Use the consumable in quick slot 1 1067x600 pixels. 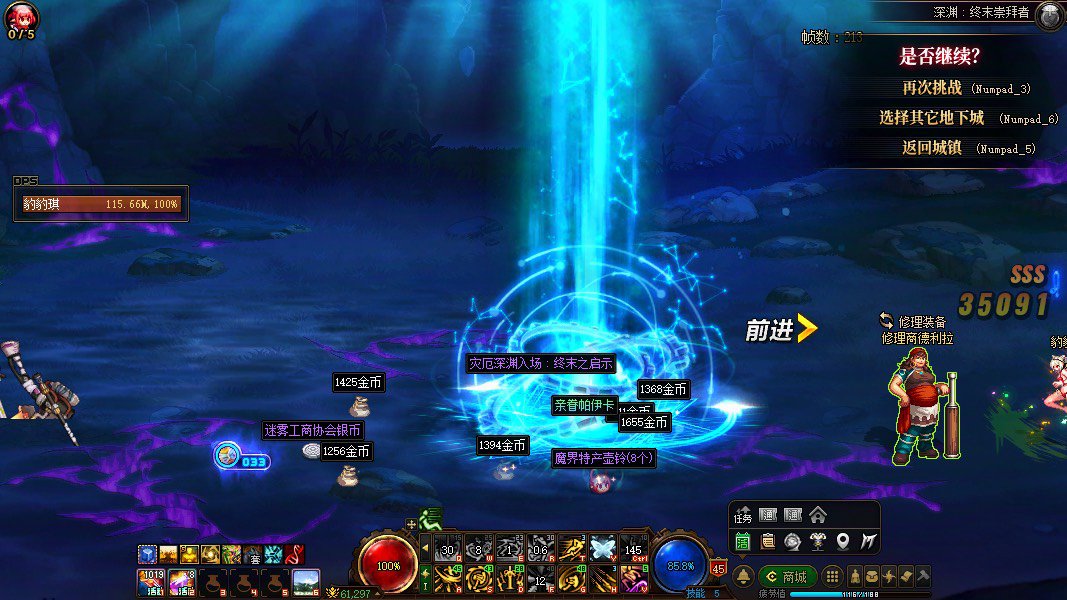tap(152, 581)
